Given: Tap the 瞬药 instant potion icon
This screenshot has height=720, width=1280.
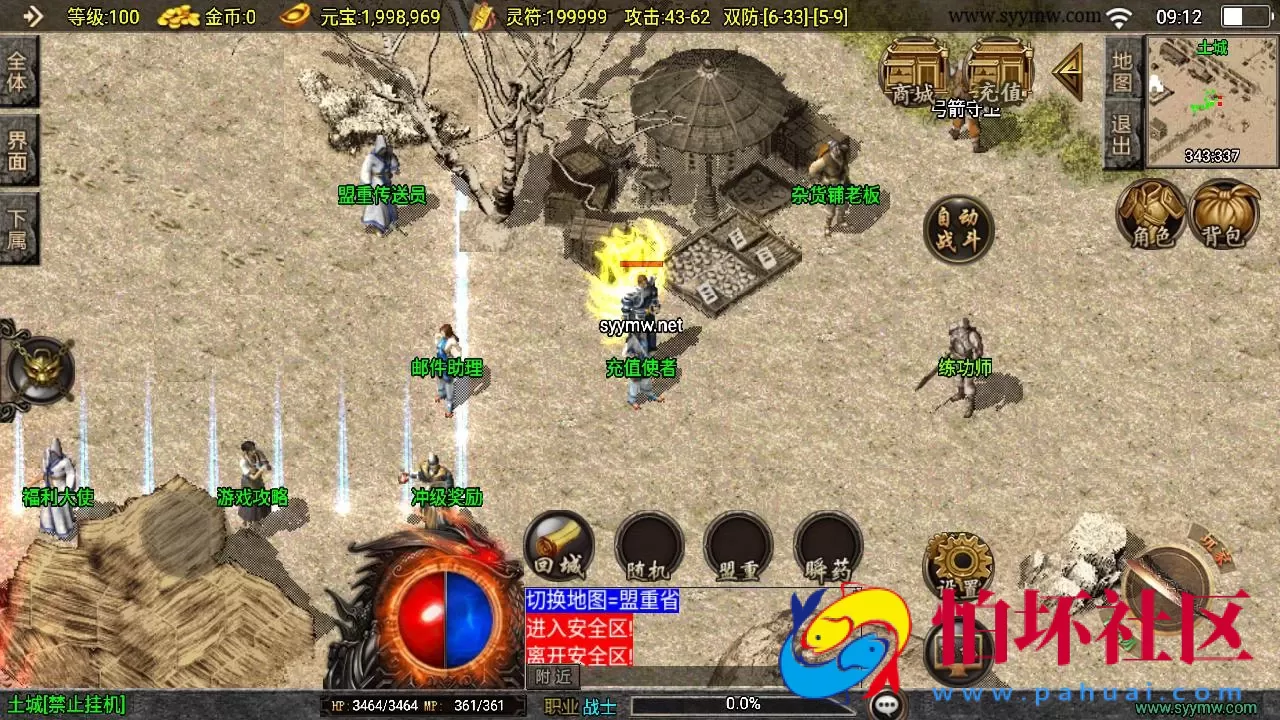Looking at the screenshot, I should 827,545.
